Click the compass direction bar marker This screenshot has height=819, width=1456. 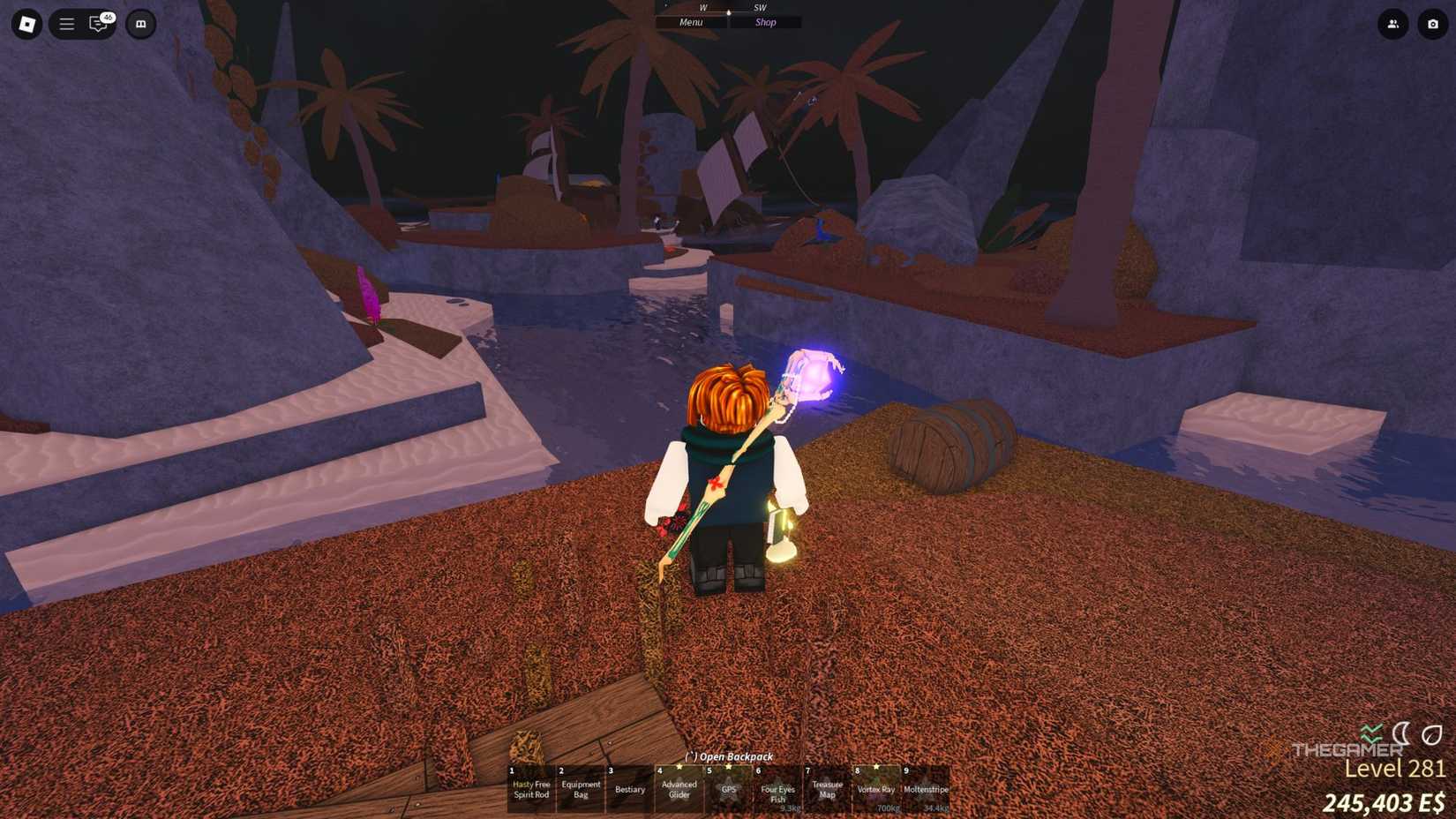pyautogui.click(x=728, y=12)
